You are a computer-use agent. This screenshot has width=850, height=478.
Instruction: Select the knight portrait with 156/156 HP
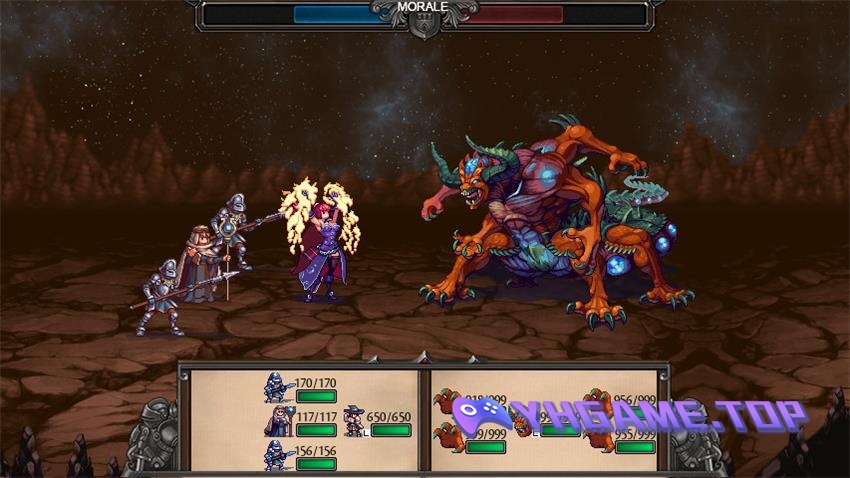click(x=275, y=455)
